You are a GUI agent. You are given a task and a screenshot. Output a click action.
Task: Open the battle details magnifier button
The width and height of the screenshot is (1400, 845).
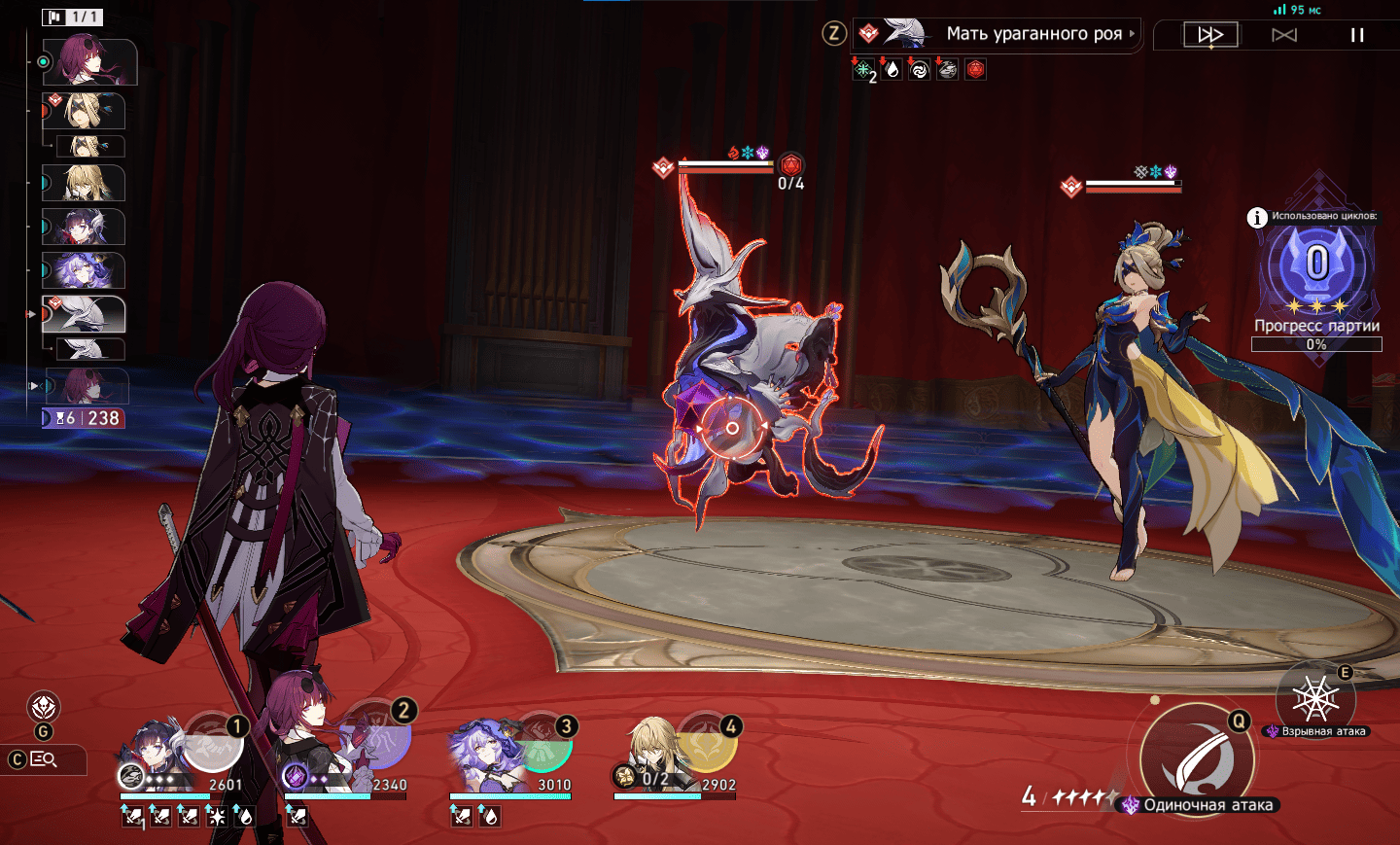pyautogui.click(x=45, y=759)
